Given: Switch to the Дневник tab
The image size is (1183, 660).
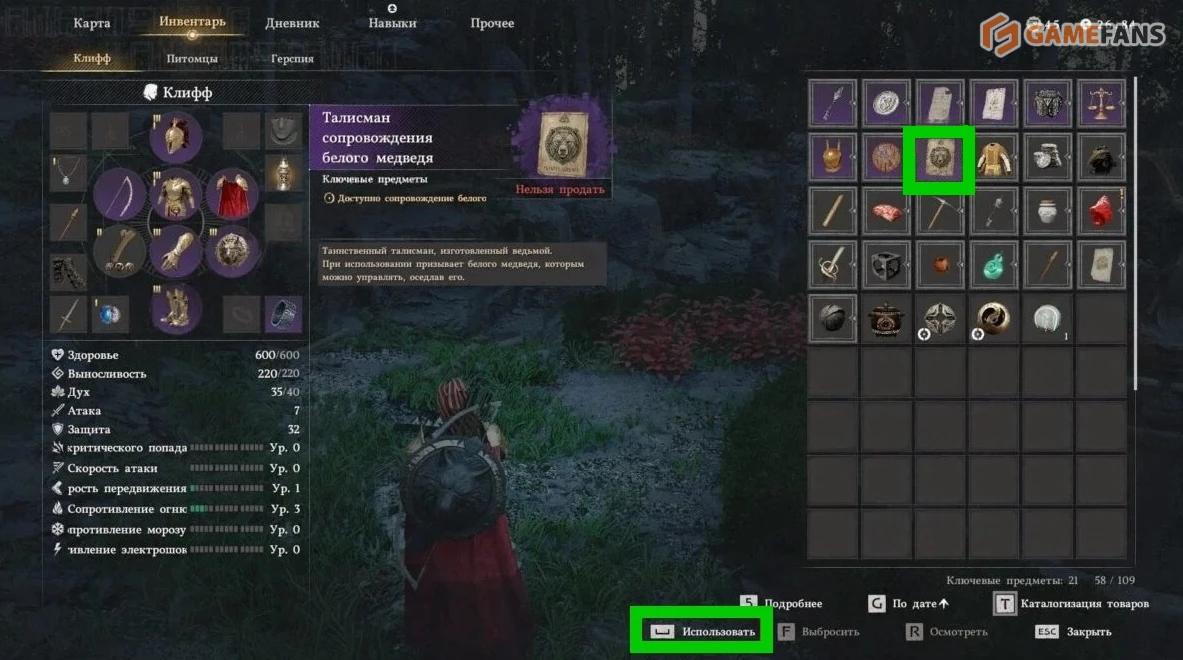Looking at the screenshot, I should (x=292, y=23).
